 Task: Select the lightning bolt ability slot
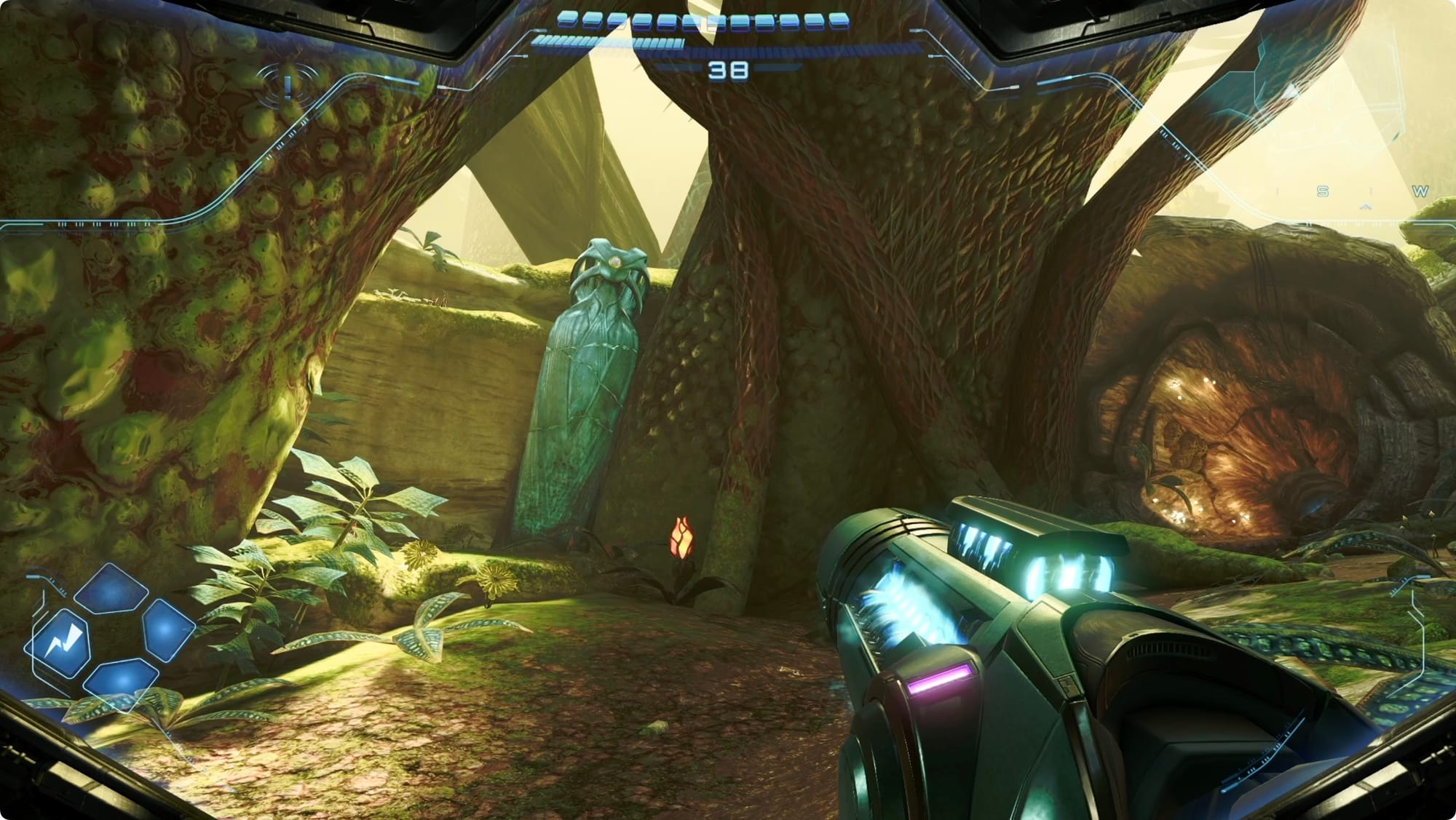click(60, 643)
